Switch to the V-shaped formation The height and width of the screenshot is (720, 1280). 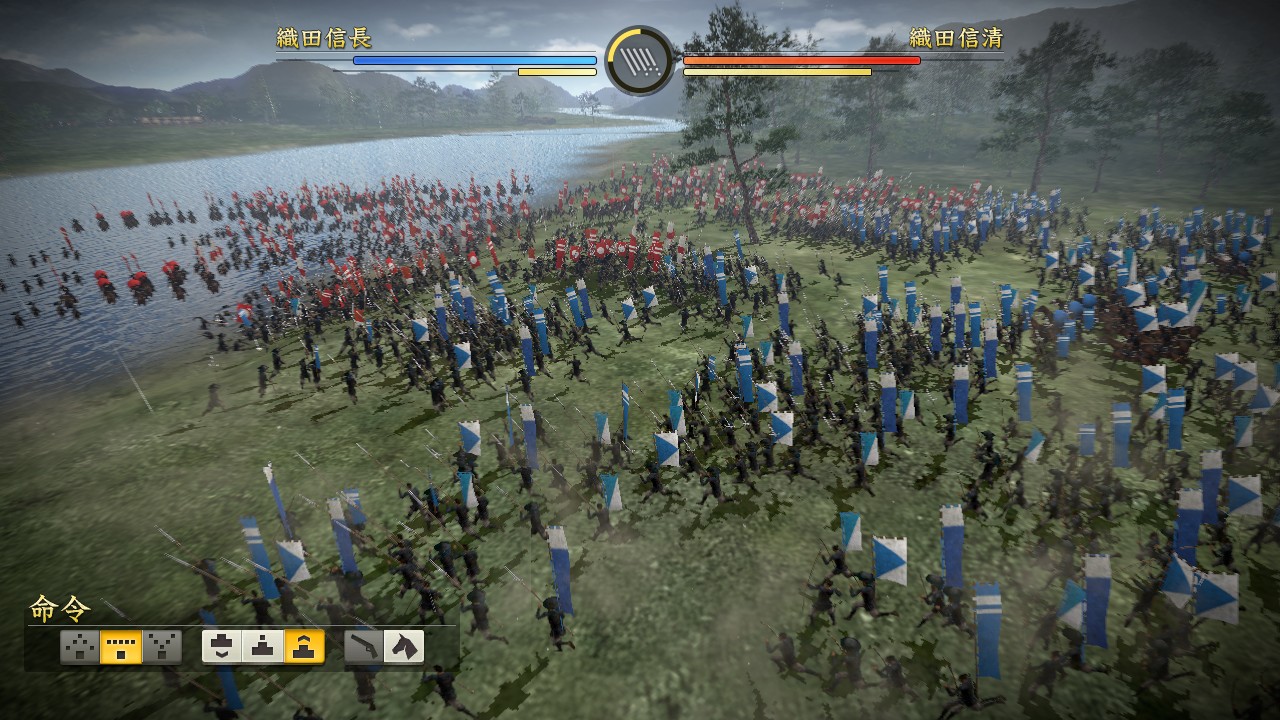point(161,647)
